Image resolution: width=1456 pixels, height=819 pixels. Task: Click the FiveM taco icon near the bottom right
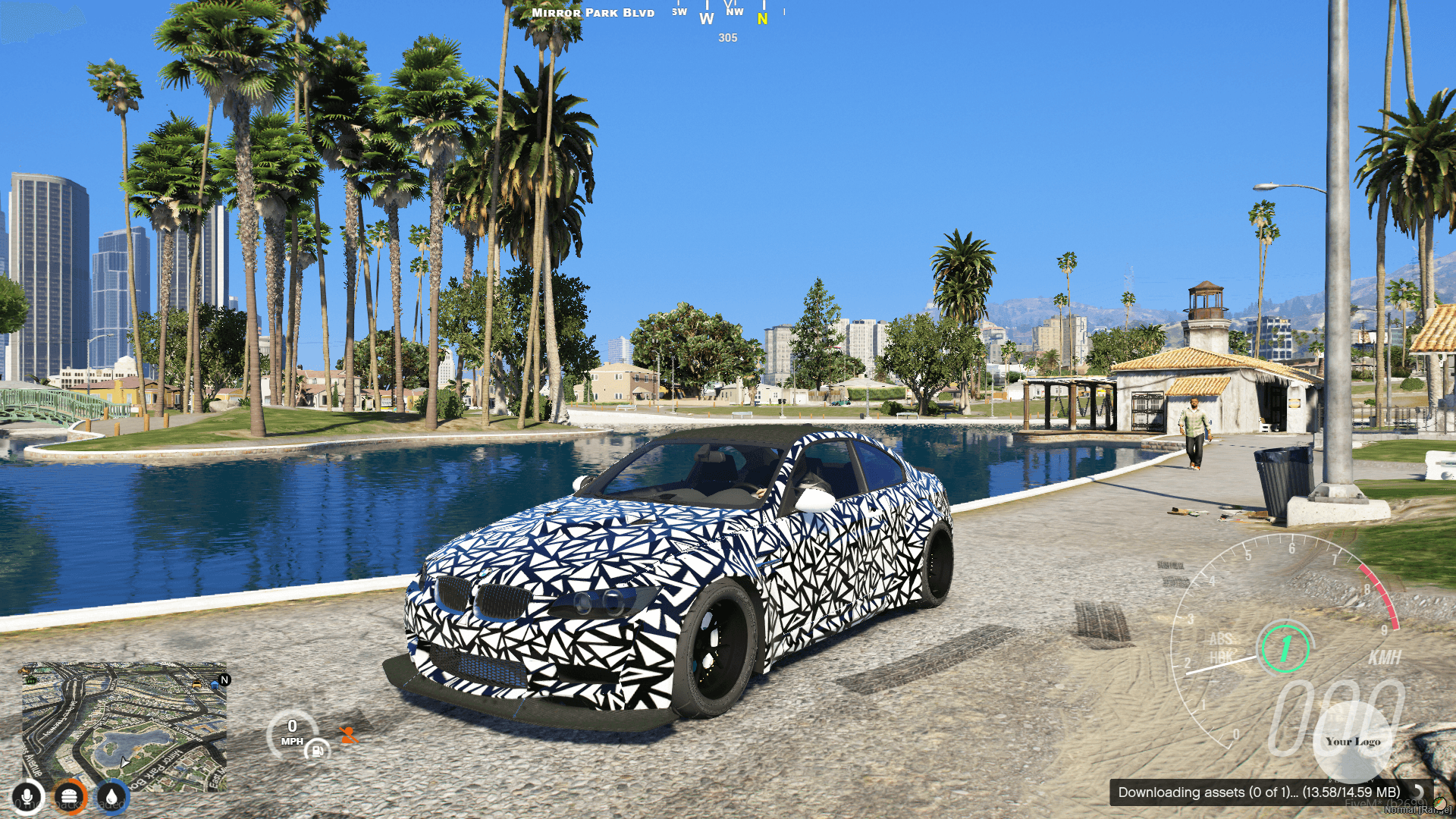click(x=1439, y=805)
